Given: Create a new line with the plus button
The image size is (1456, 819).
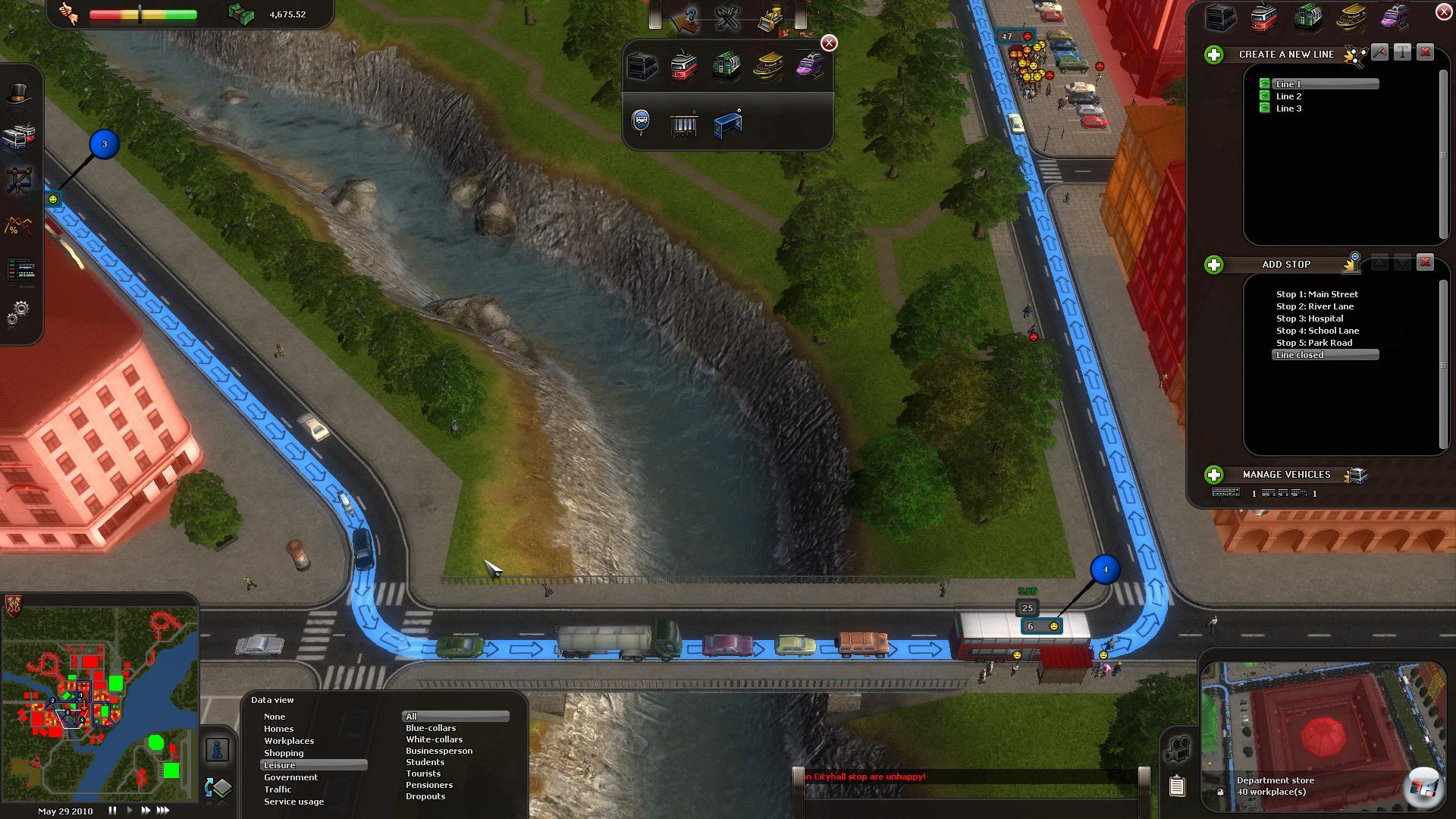Looking at the screenshot, I should pos(1214,55).
